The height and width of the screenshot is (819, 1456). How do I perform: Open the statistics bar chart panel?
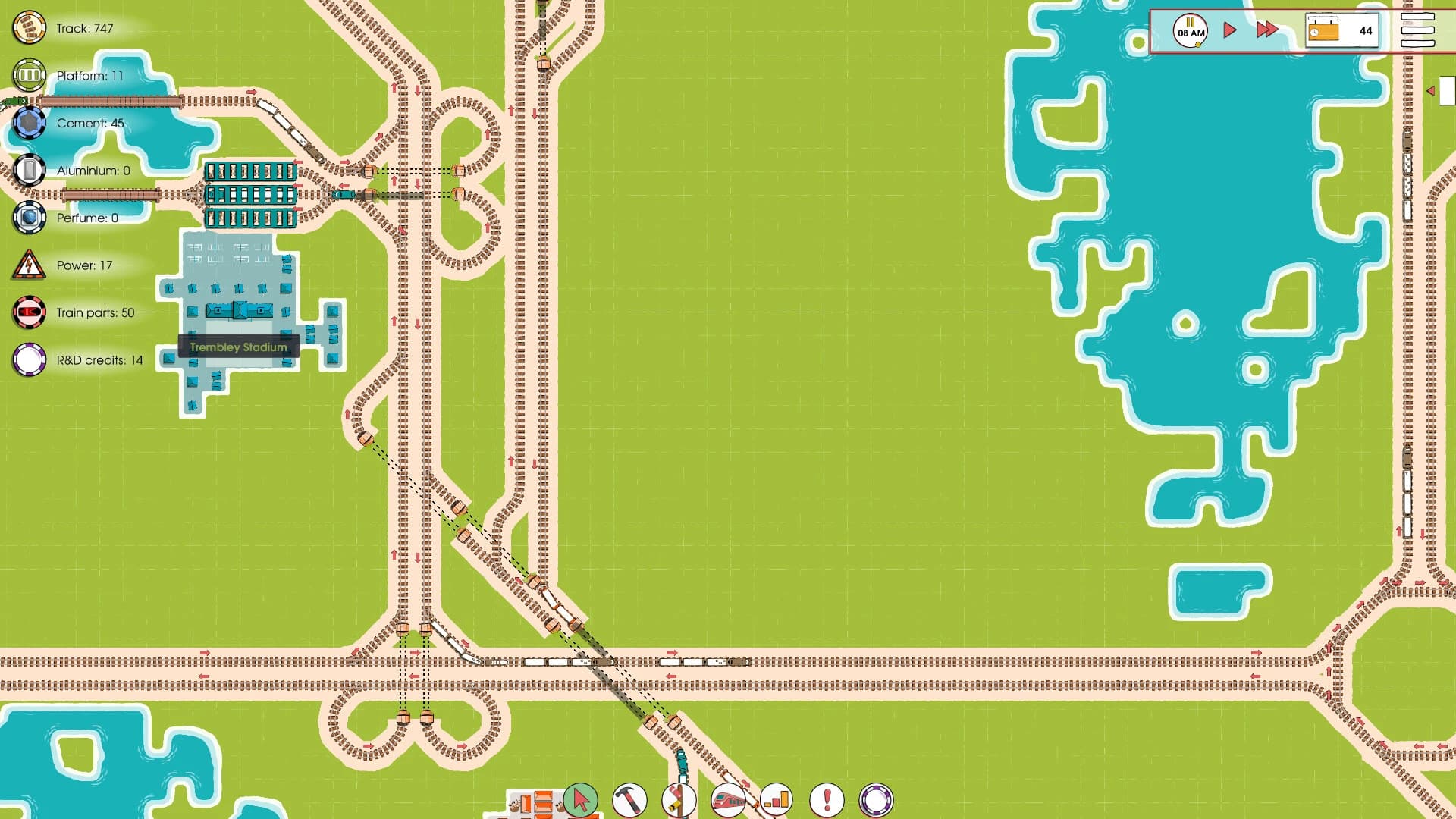tap(776, 800)
